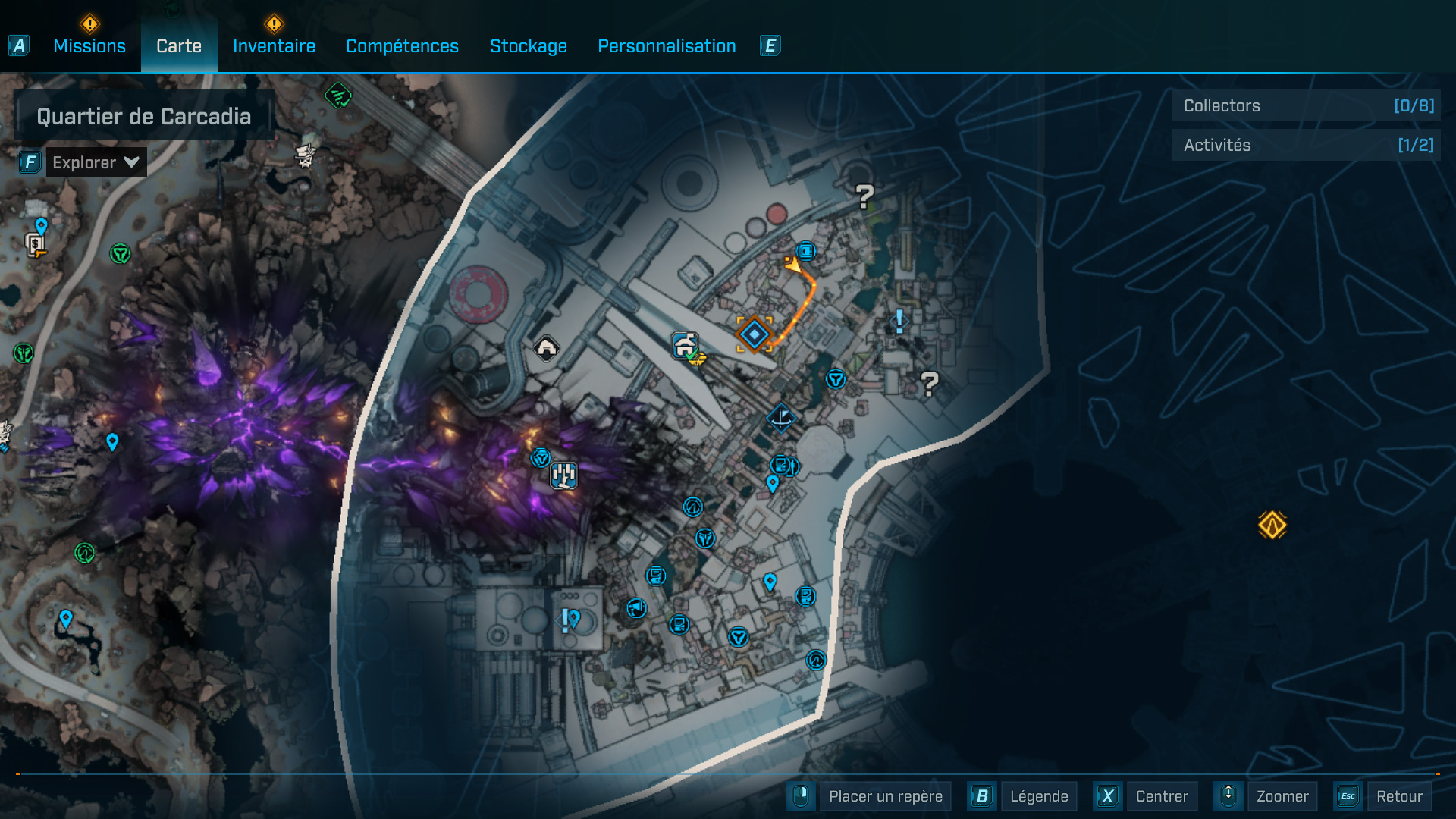Click Placer un repère
This screenshot has height=819, width=1456.
(x=885, y=796)
